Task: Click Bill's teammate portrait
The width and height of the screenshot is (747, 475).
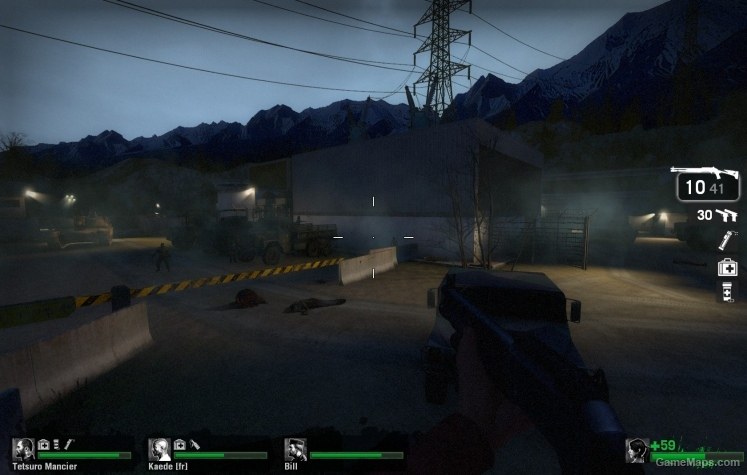Action: 295,449
